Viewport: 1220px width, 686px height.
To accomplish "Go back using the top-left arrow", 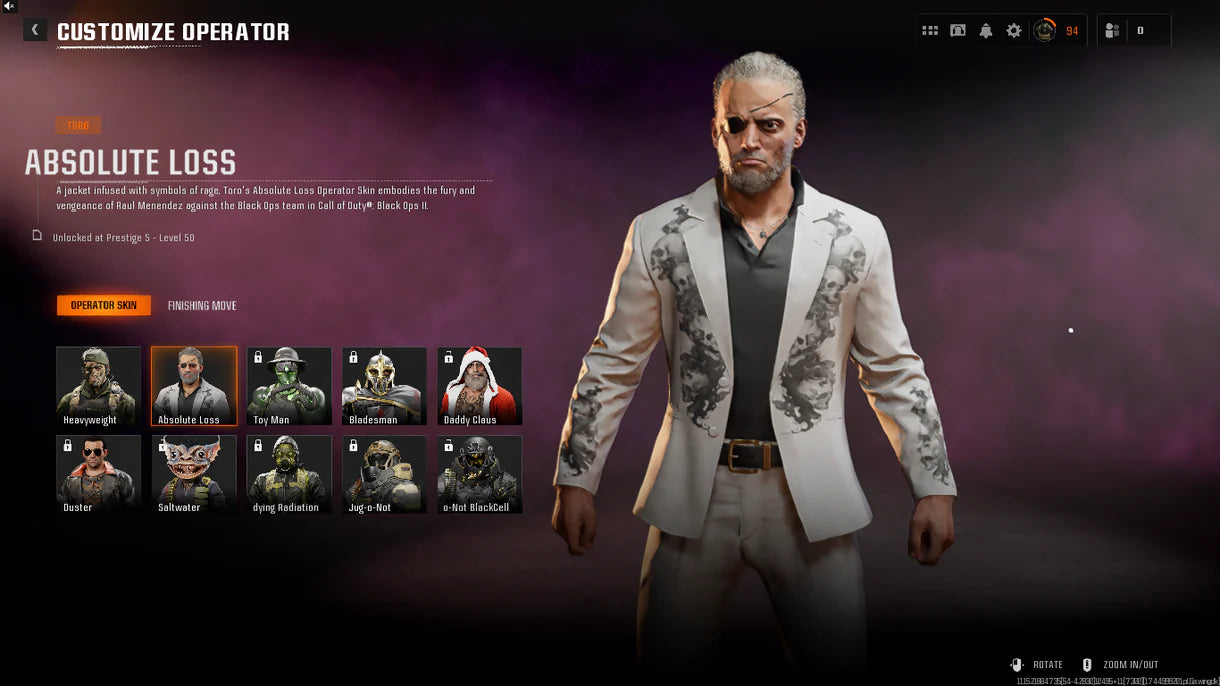I will click(35, 30).
